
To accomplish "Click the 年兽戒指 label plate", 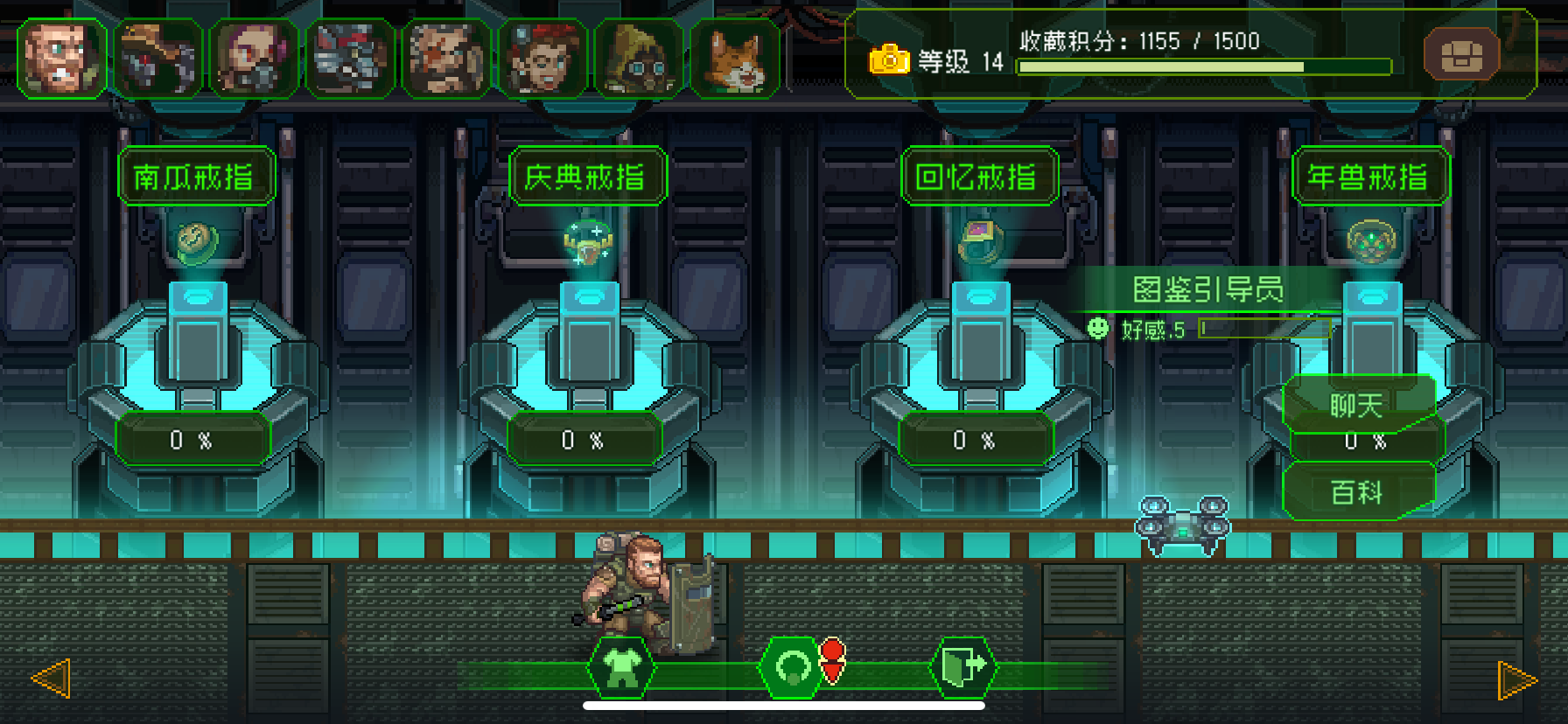I will (x=1369, y=175).
